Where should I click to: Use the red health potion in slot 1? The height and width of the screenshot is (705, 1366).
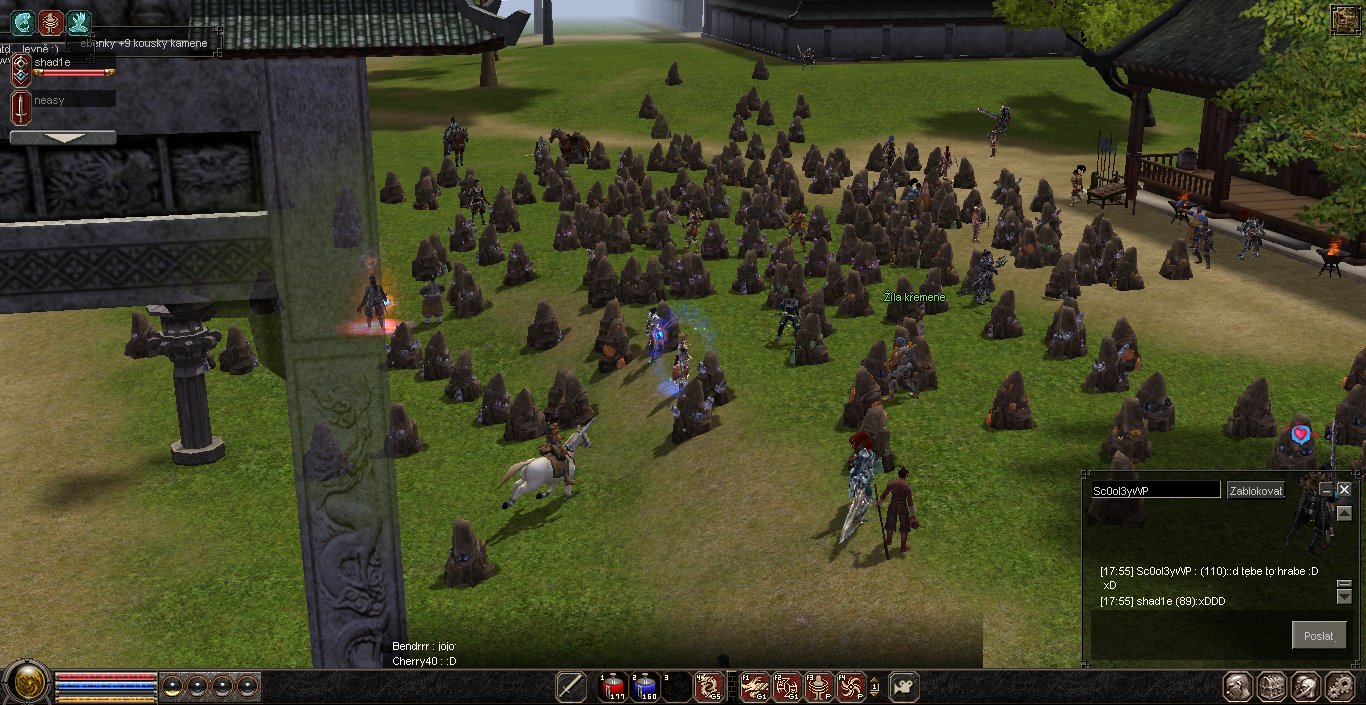click(612, 686)
